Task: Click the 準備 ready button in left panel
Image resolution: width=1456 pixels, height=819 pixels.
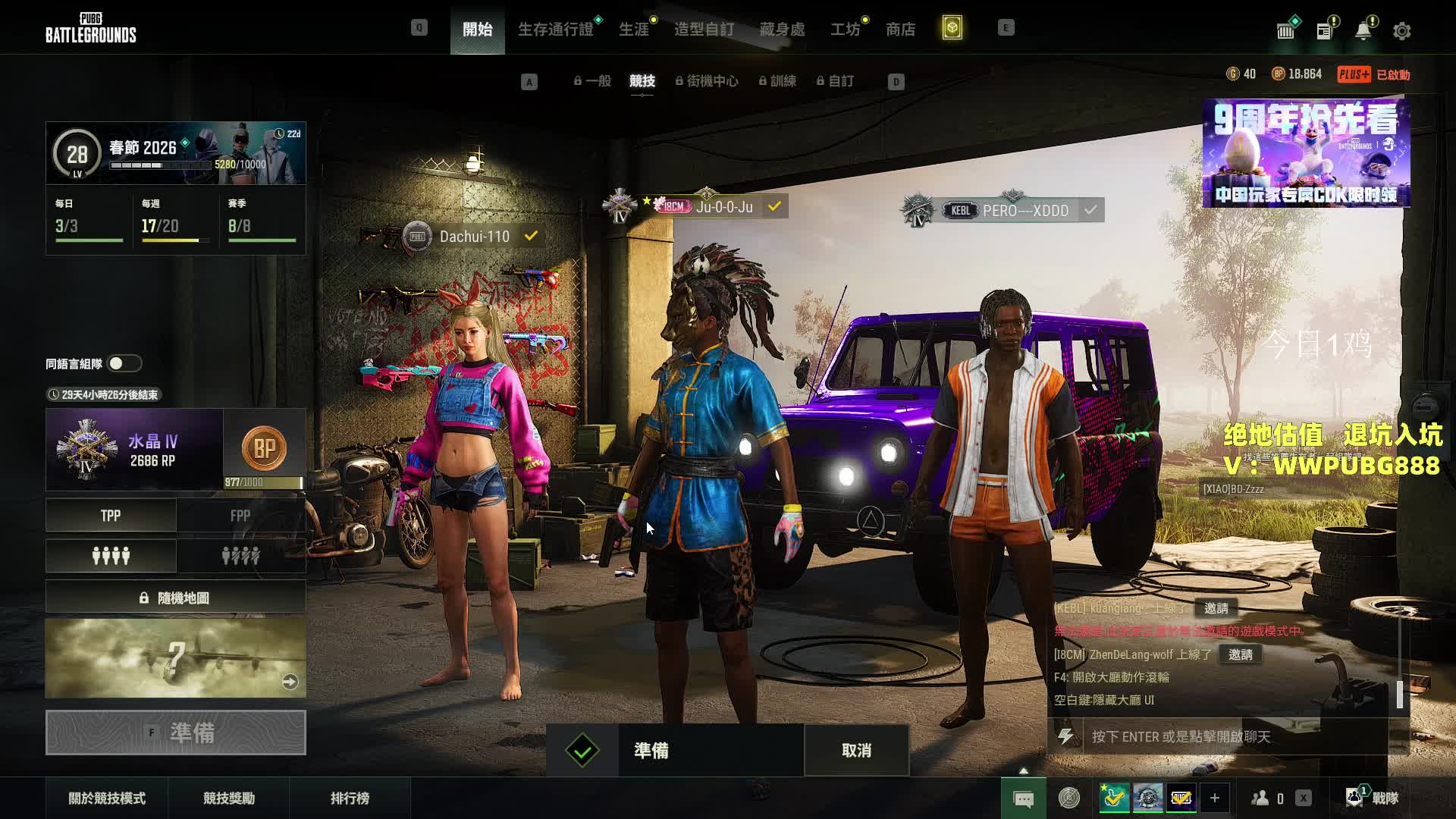Action: pyautogui.click(x=176, y=733)
